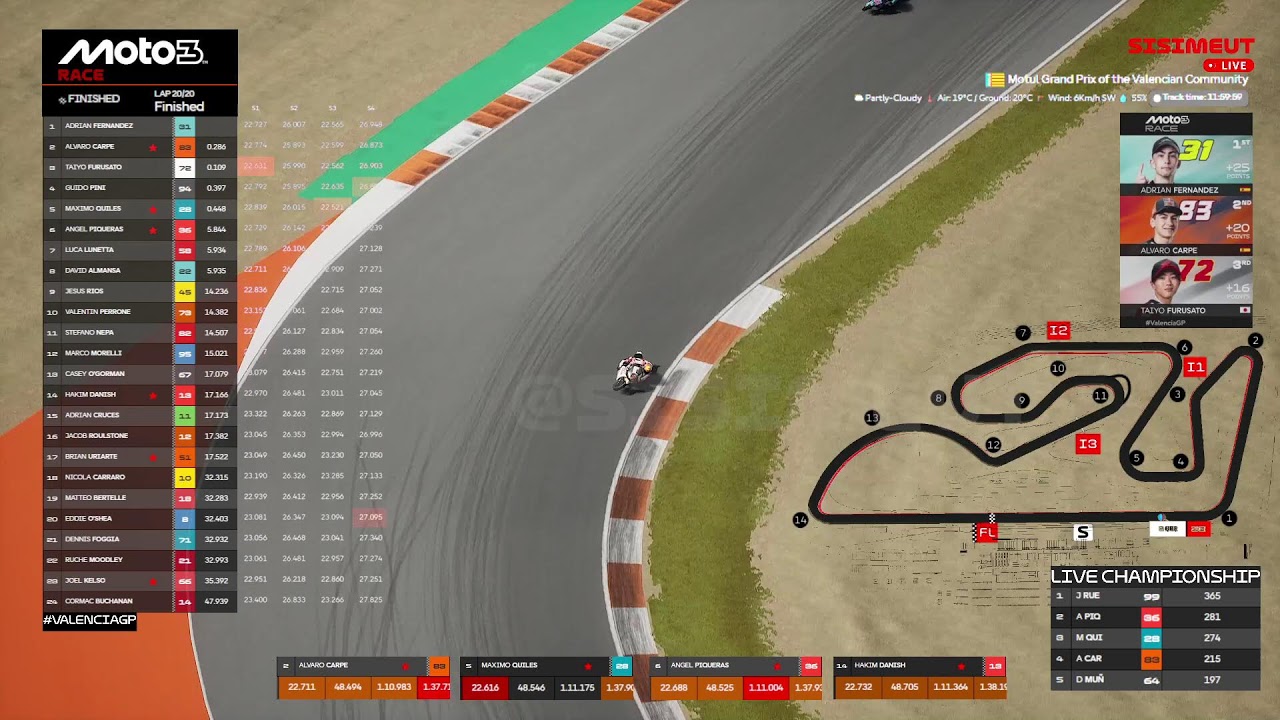Click the FL finish line marker on the map
Screen dimensions: 1280x720
pos(987,533)
